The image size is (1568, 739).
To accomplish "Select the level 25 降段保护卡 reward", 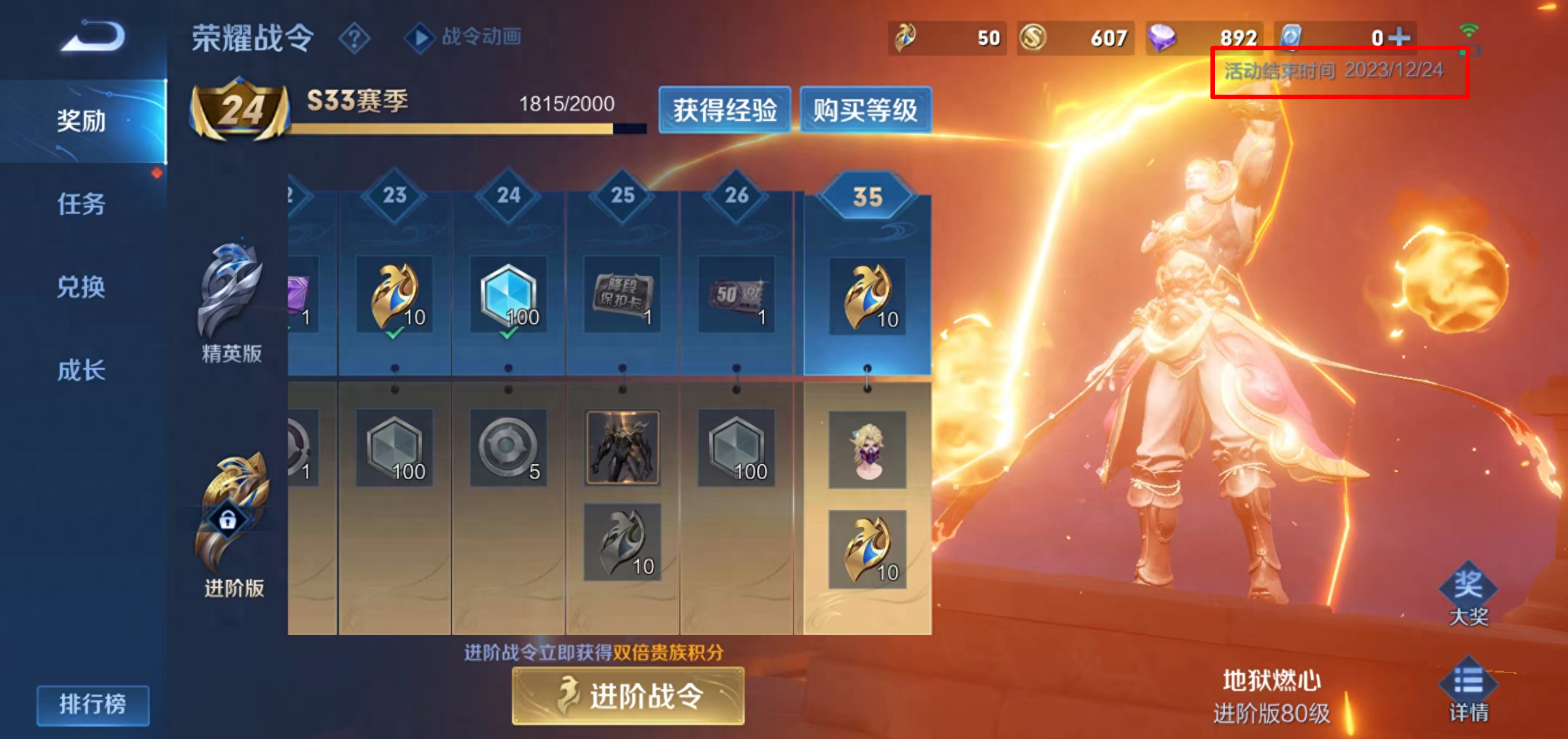I will coord(622,295).
